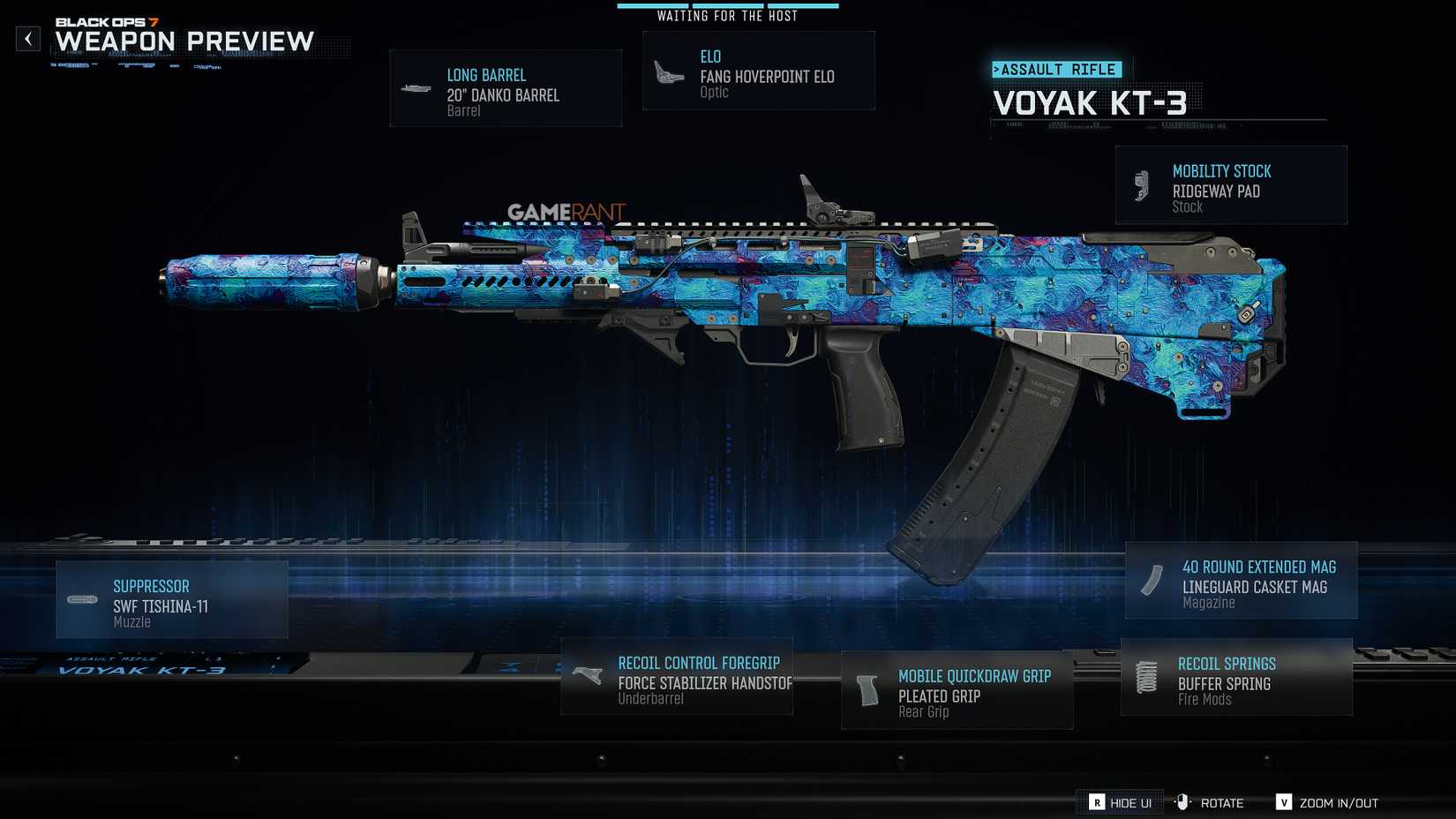Click the back arrow to exit weapon preview

(27, 38)
